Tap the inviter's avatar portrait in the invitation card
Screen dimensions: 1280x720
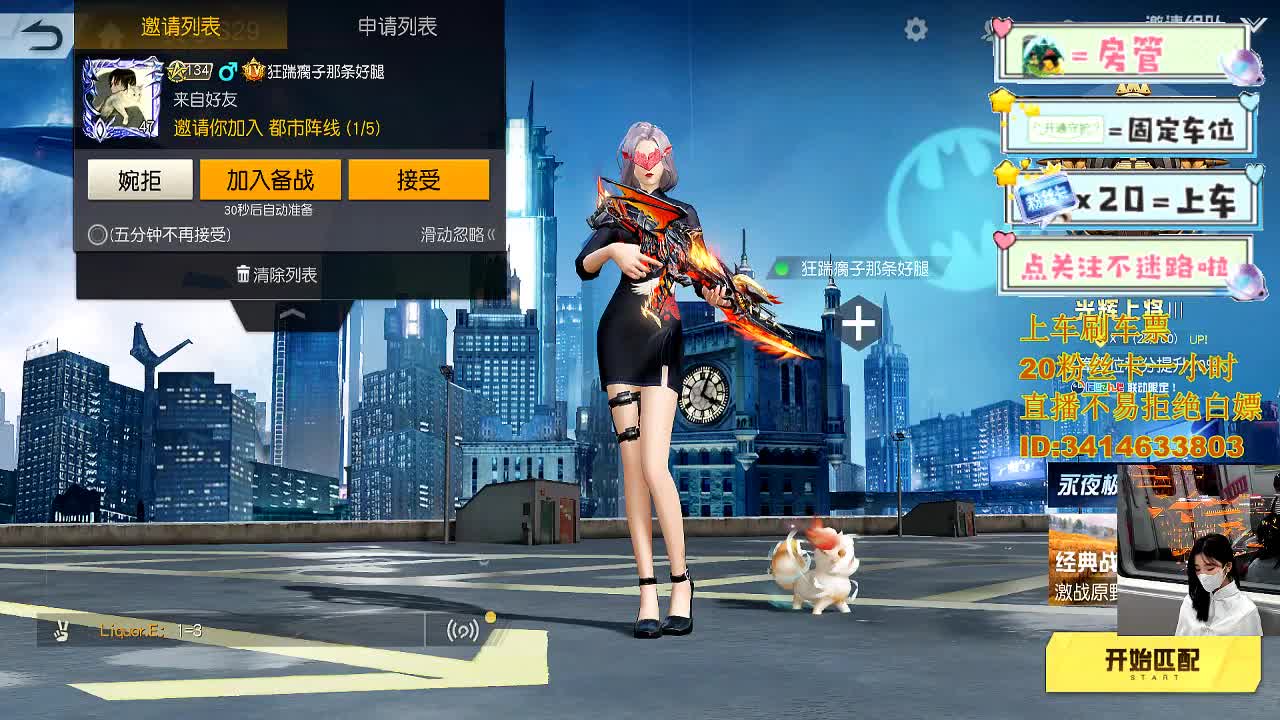pyautogui.click(x=122, y=95)
